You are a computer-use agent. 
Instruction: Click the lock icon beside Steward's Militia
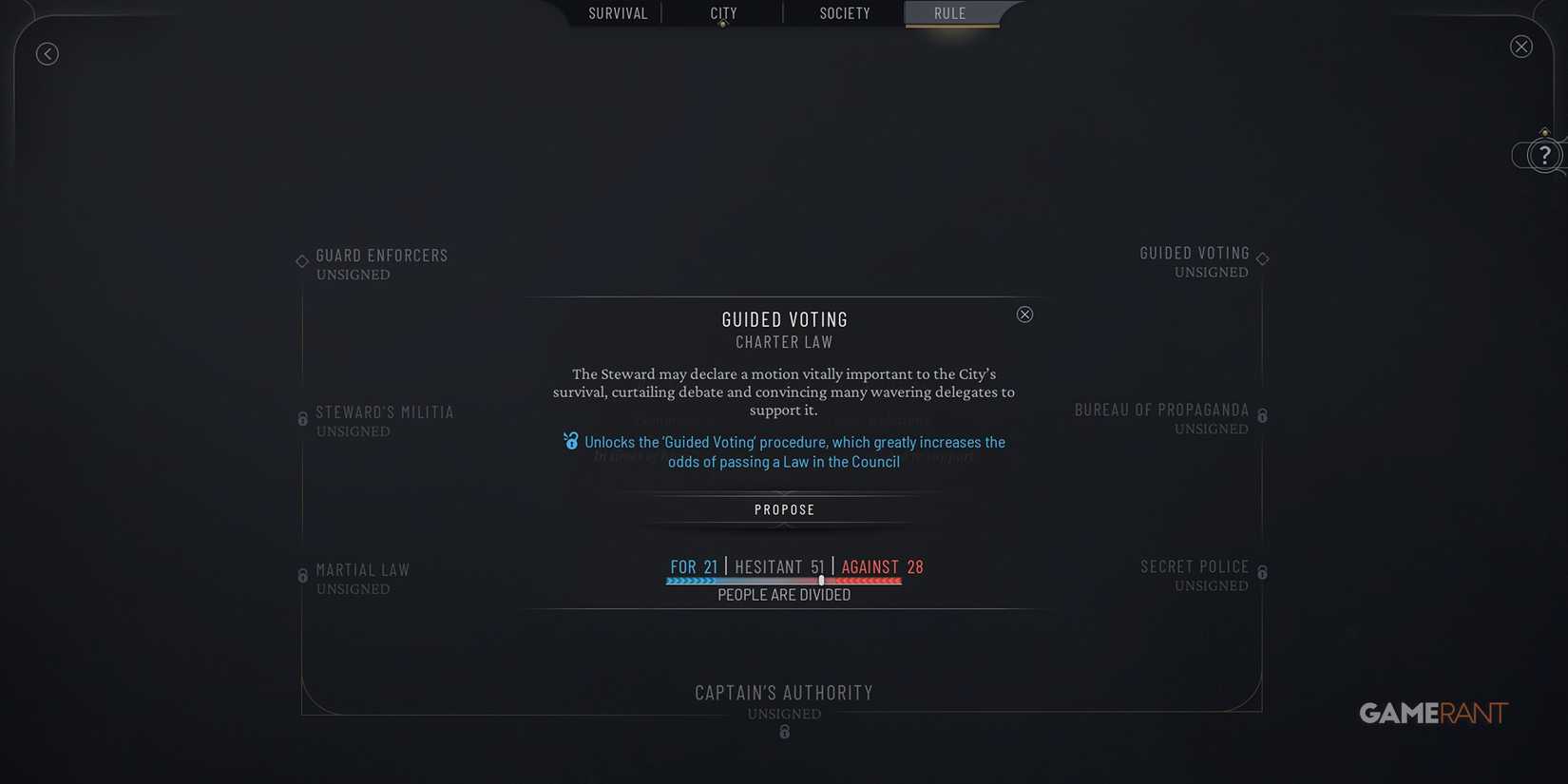[x=302, y=417]
